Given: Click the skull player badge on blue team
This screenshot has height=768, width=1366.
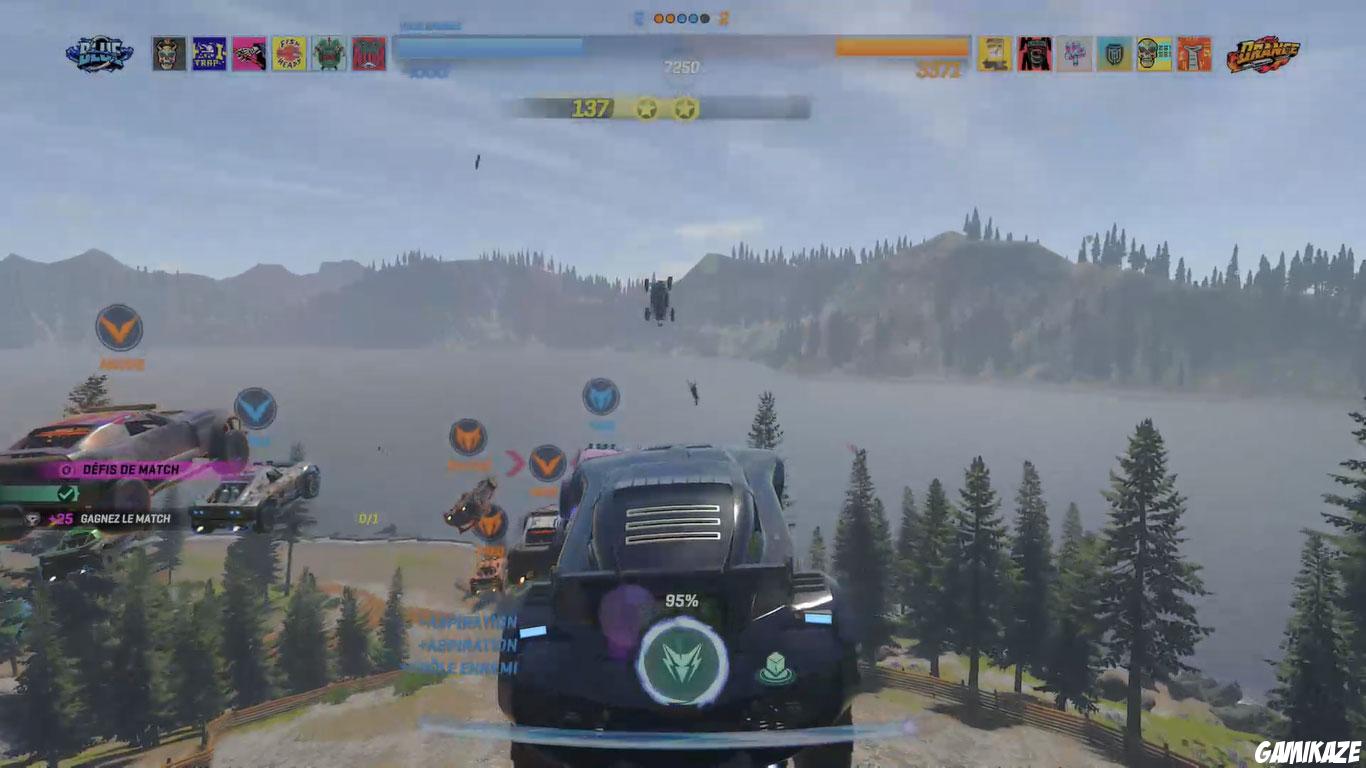Looking at the screenshot, I should (x=167, y=53).
